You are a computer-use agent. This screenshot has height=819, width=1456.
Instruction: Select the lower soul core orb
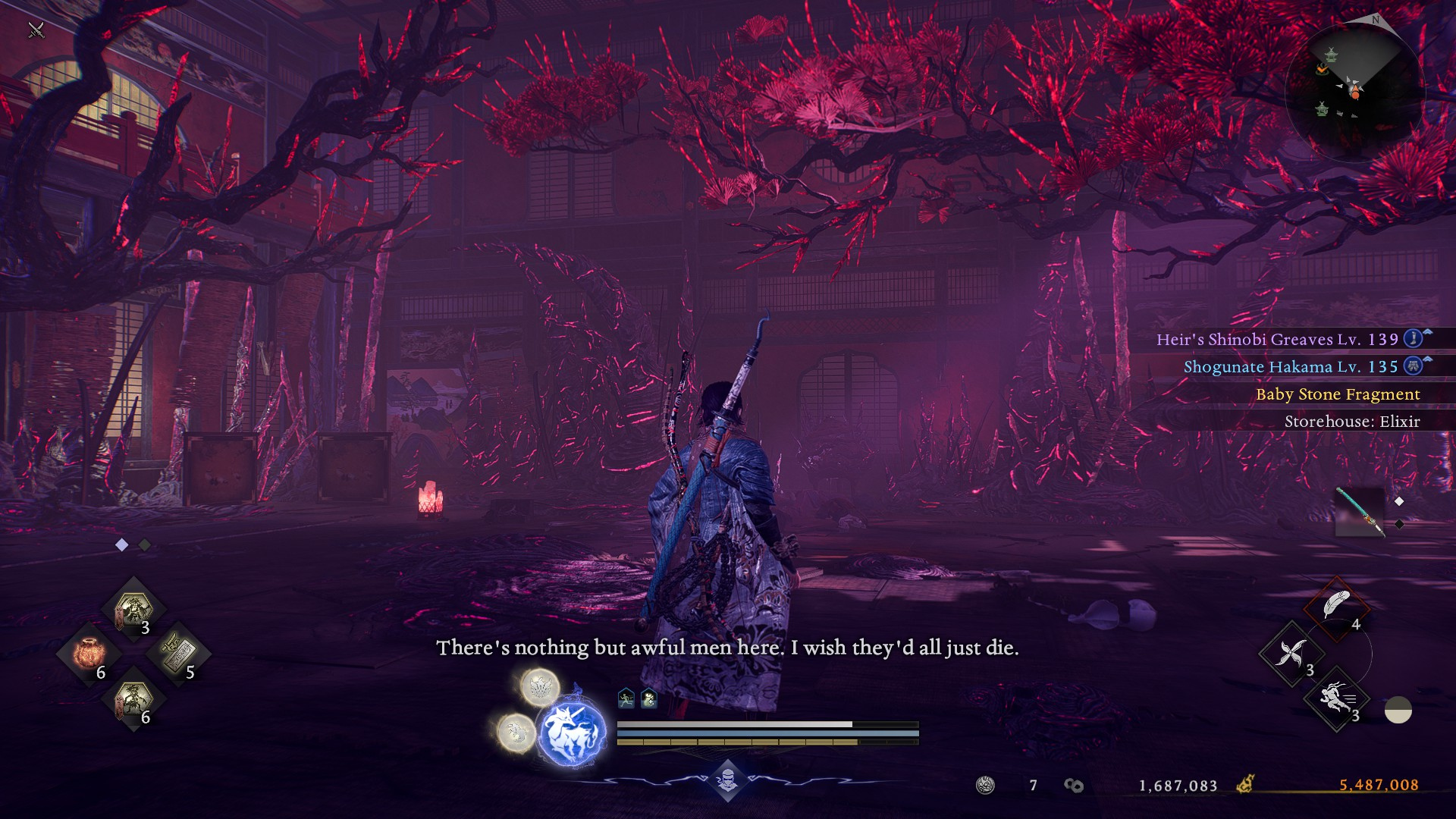[x=516, y=733]
